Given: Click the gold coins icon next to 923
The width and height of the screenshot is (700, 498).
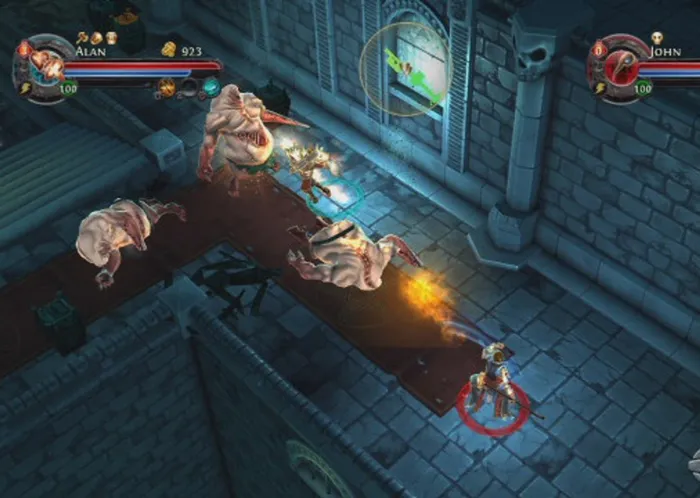Looking at the screenshot, I should coord(168,49).
